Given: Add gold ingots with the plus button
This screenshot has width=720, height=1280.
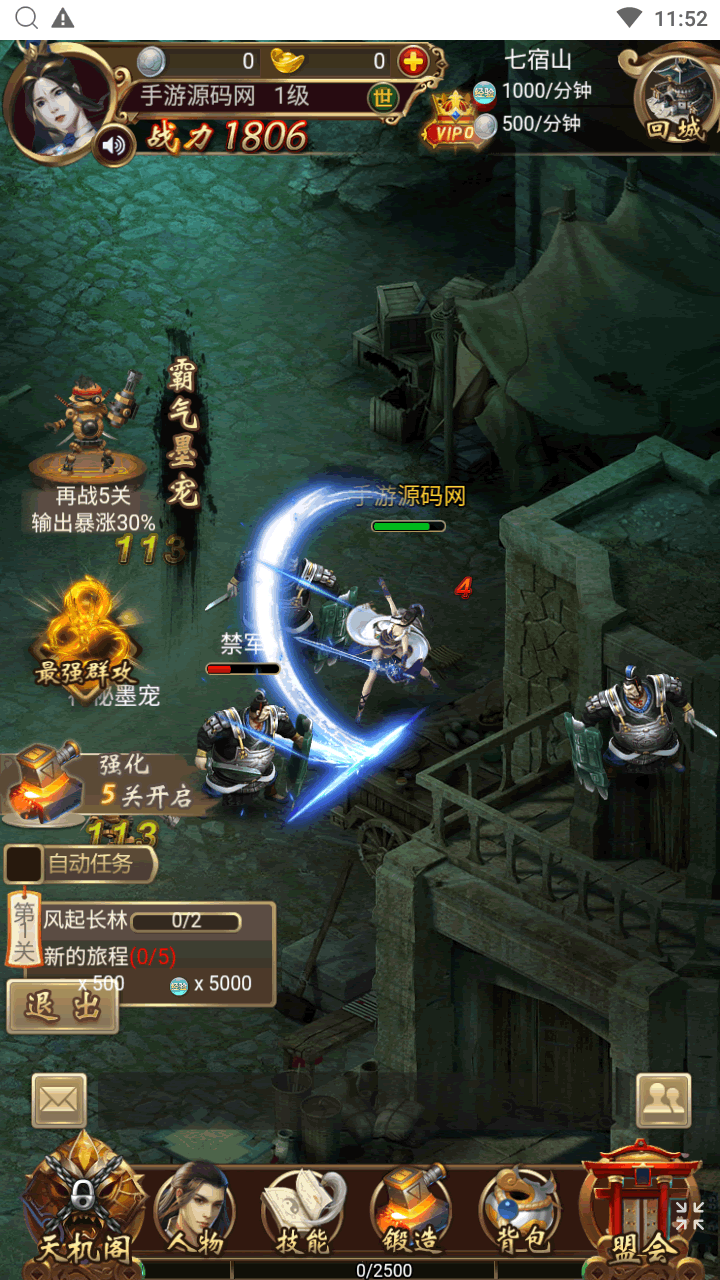Looking at the screenshot, I should 412,61.
